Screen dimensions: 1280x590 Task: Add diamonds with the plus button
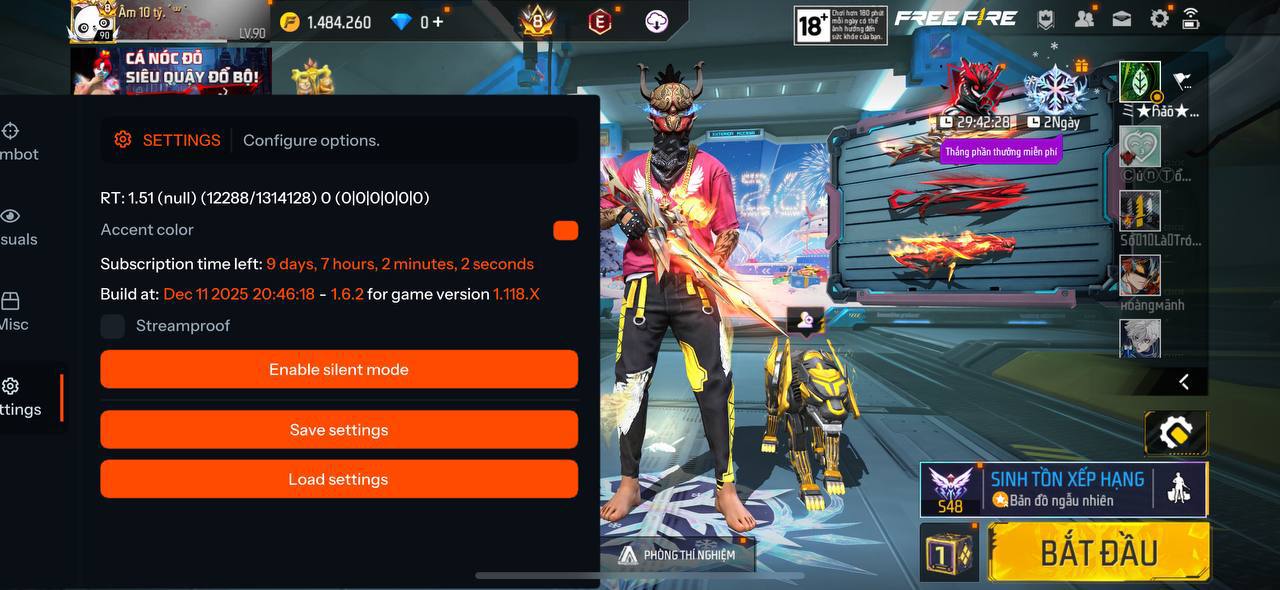coord(437,22)
